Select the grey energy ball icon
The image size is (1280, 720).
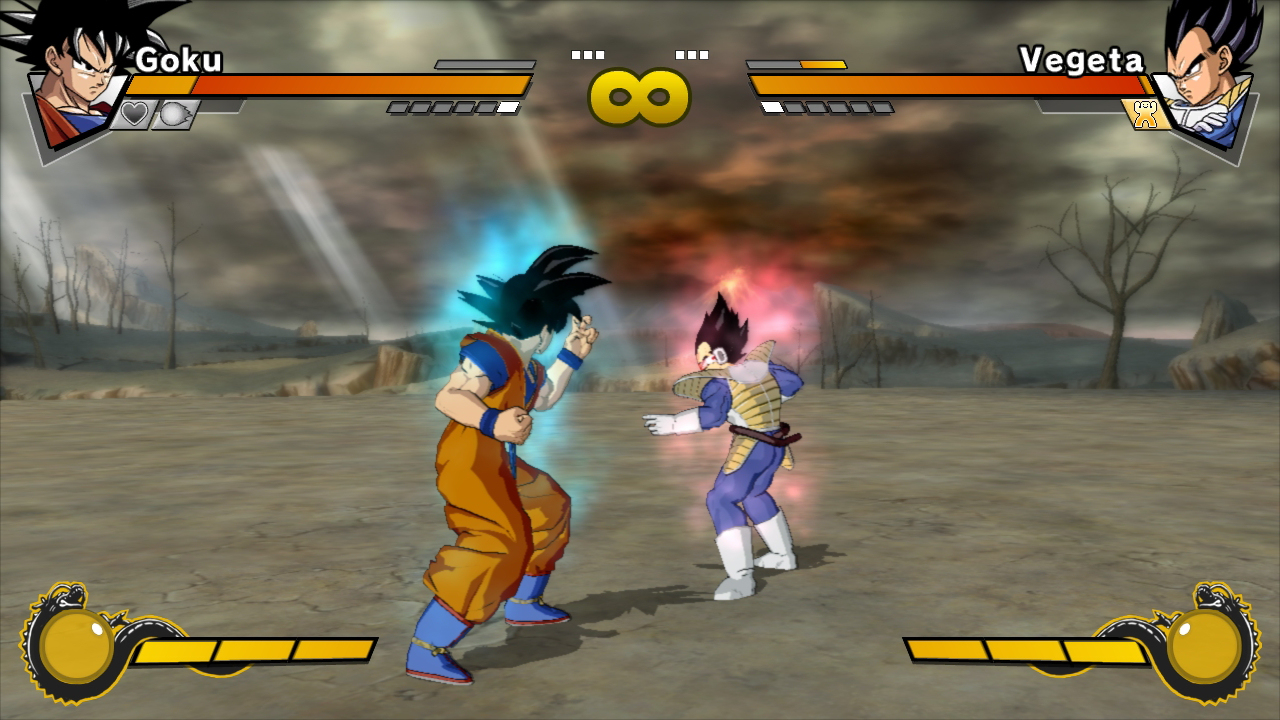coord(175,114)
